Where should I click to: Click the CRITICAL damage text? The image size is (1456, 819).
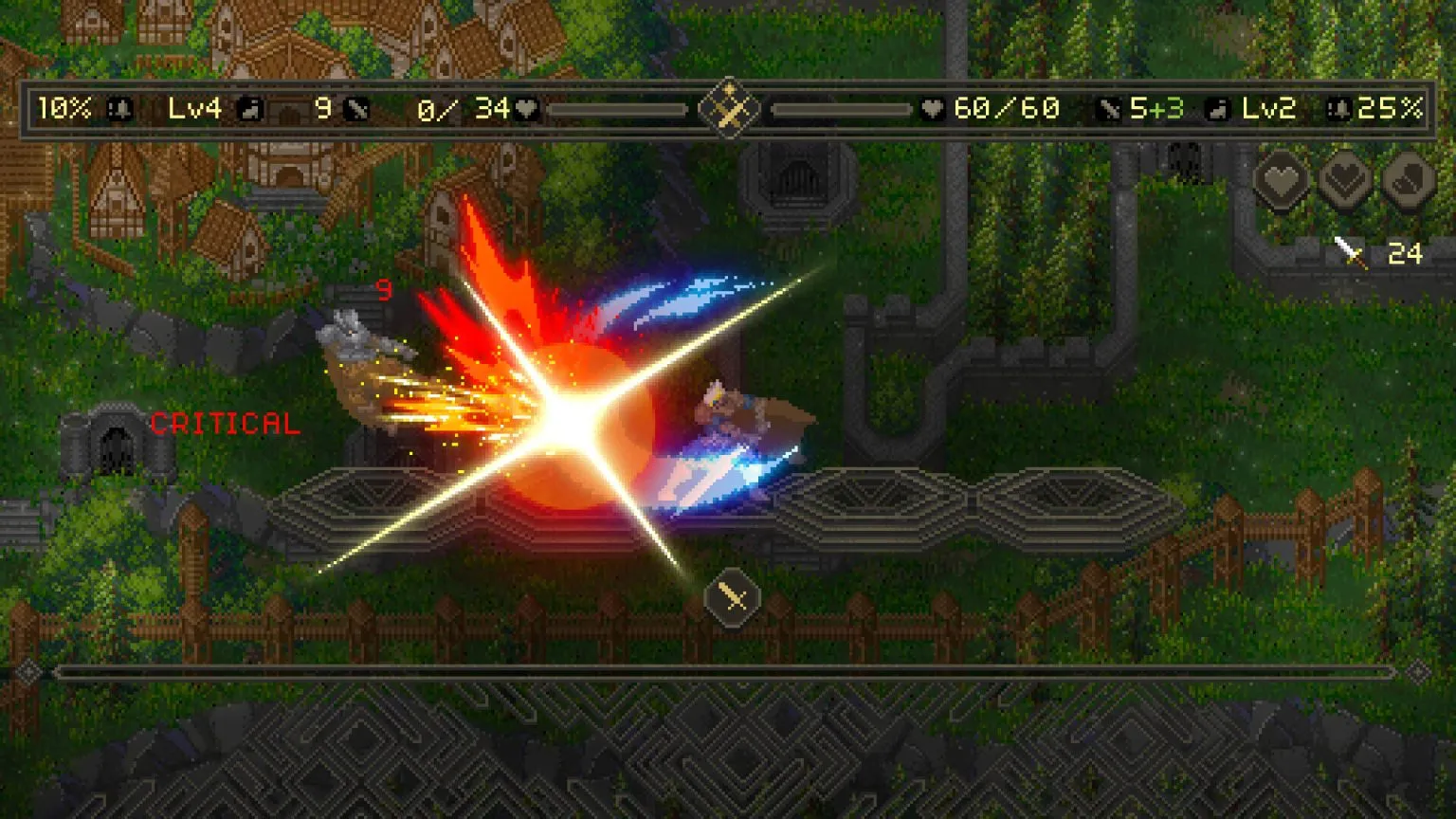[x=225, y=423]
